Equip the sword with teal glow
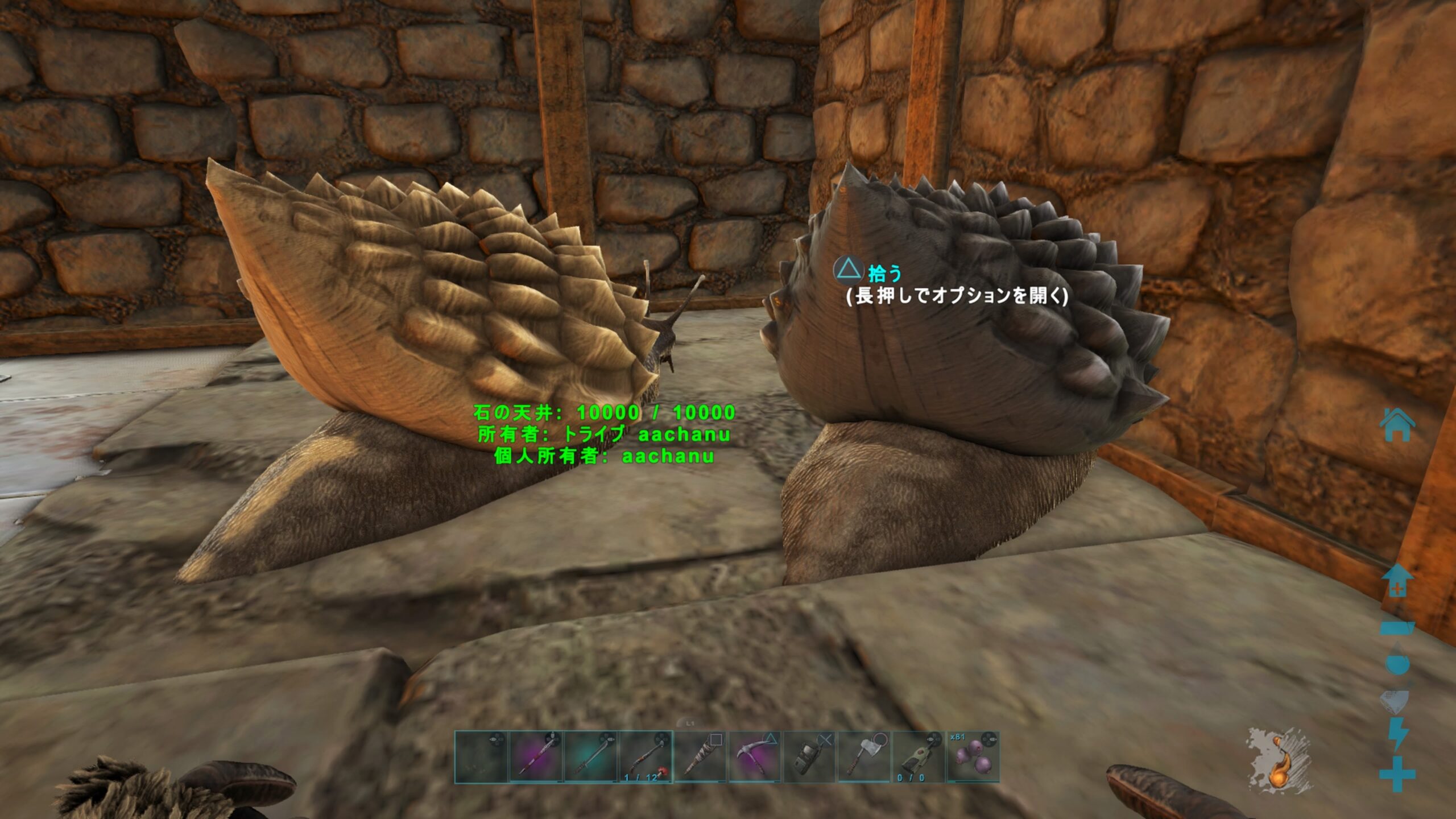The height and width of the screenshot is (819, 1456). [x=591, y=757]
